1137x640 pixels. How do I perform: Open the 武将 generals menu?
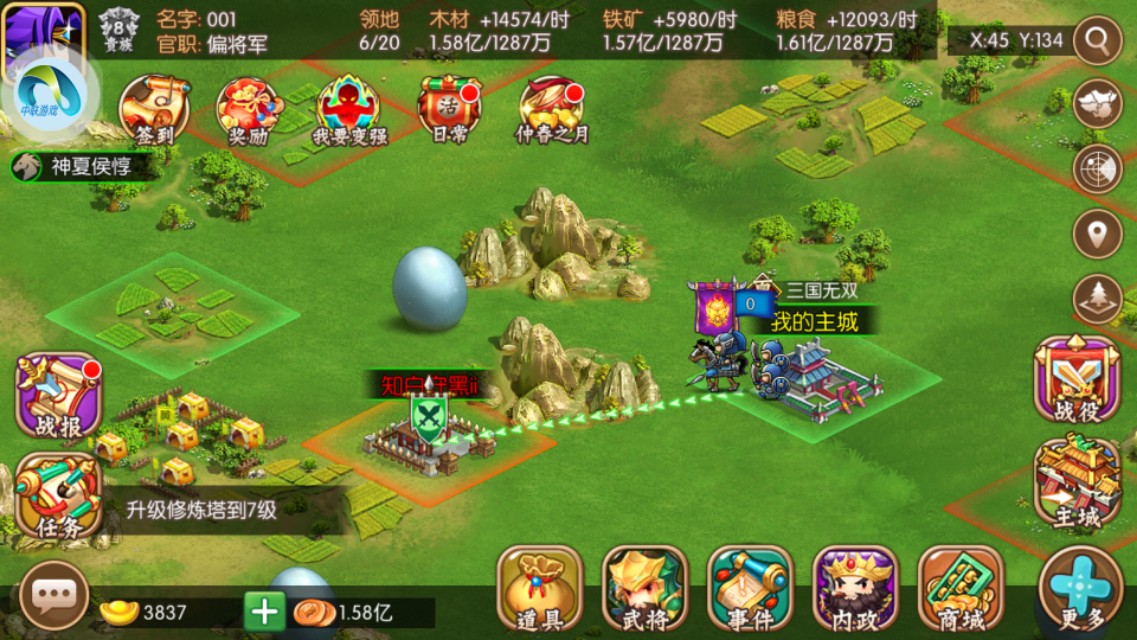tap(645, 589)
